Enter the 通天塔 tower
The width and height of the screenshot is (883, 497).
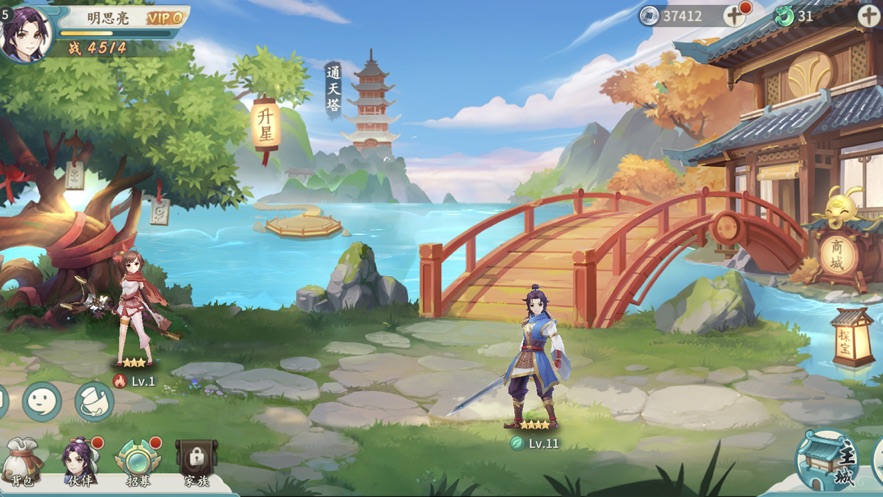click(370, 100)
